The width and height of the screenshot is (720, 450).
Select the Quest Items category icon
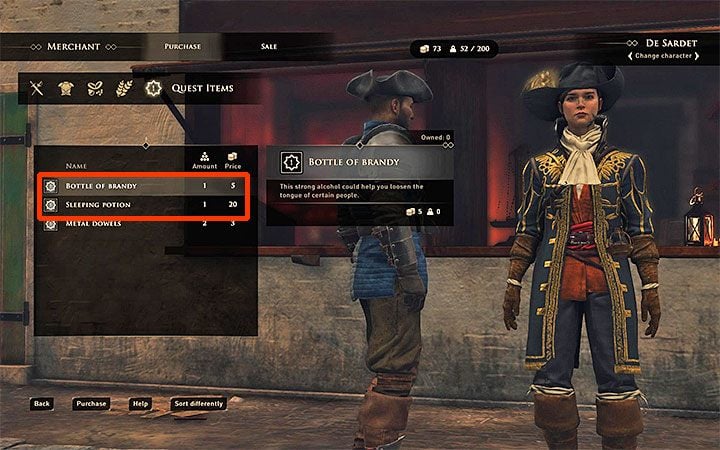(153, 89)
